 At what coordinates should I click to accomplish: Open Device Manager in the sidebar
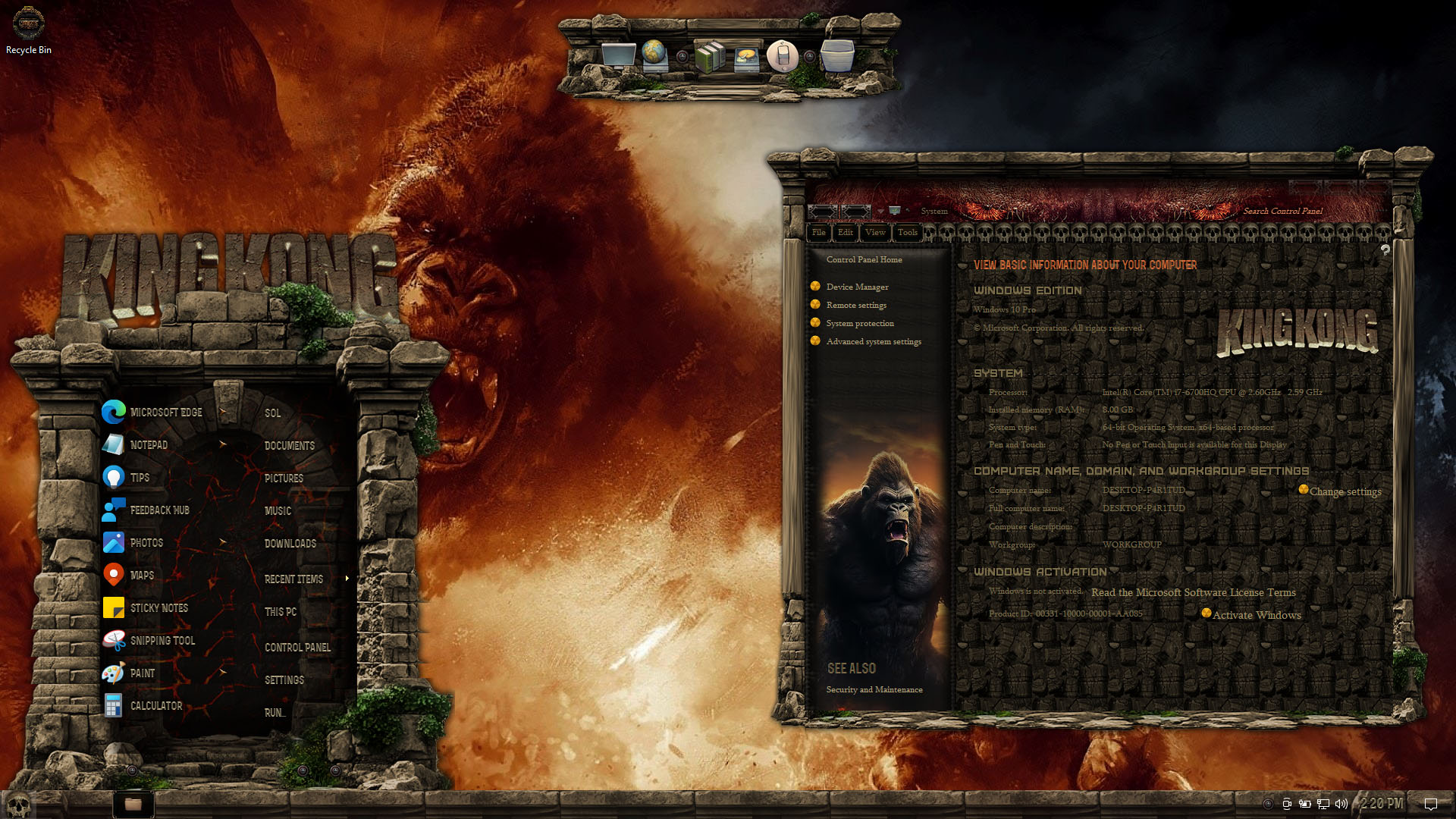(857, 287)
